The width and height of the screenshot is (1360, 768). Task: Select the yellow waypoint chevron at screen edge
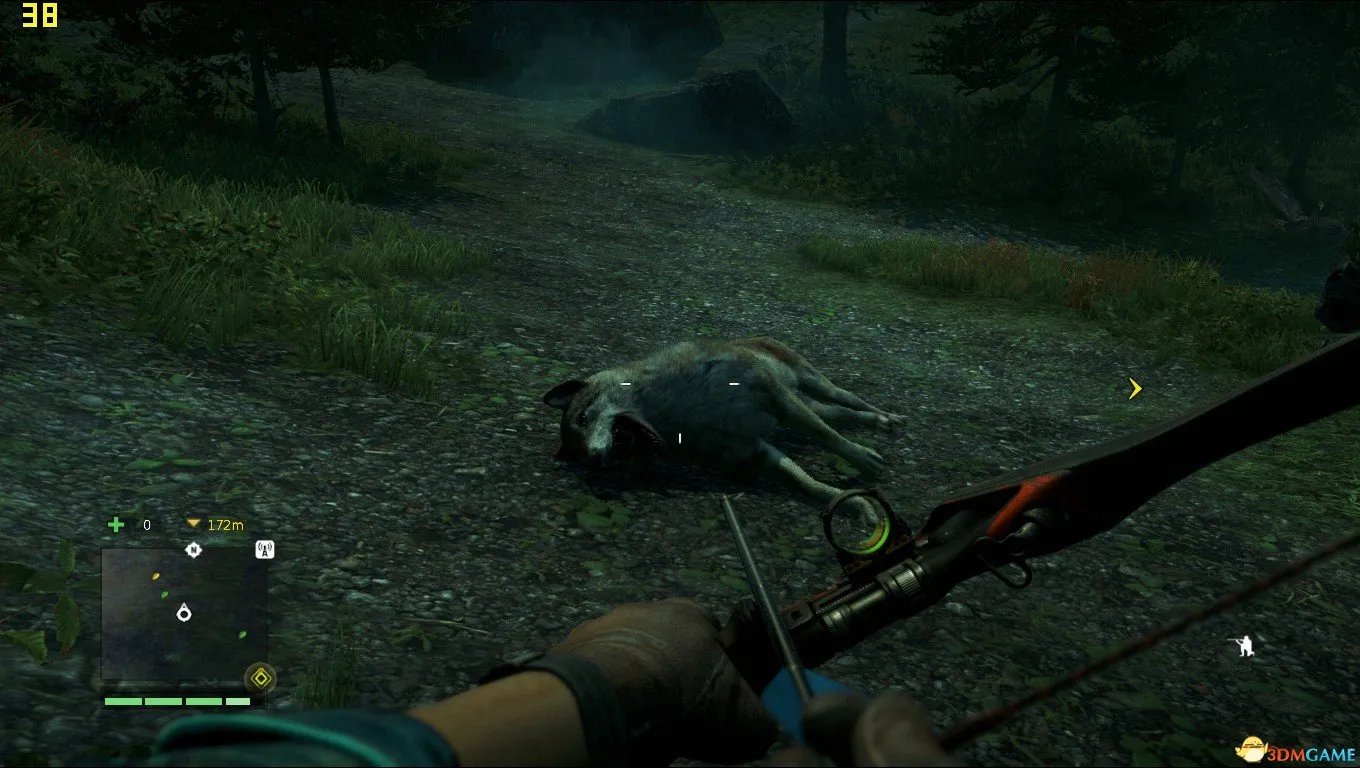(1135, 388)
